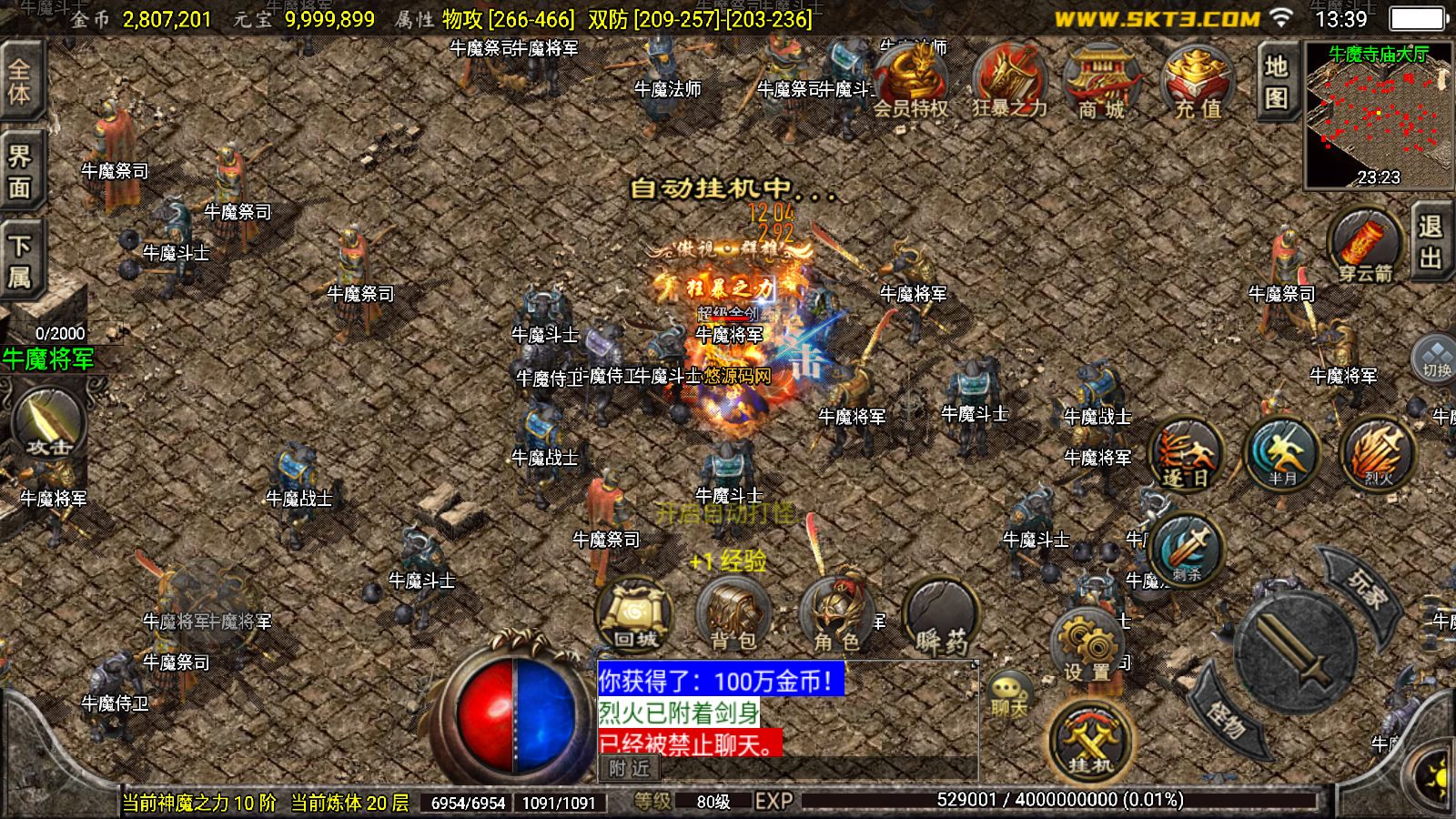
Task: Use the 穿云箭 item icon
Action: coord(1364,244)
